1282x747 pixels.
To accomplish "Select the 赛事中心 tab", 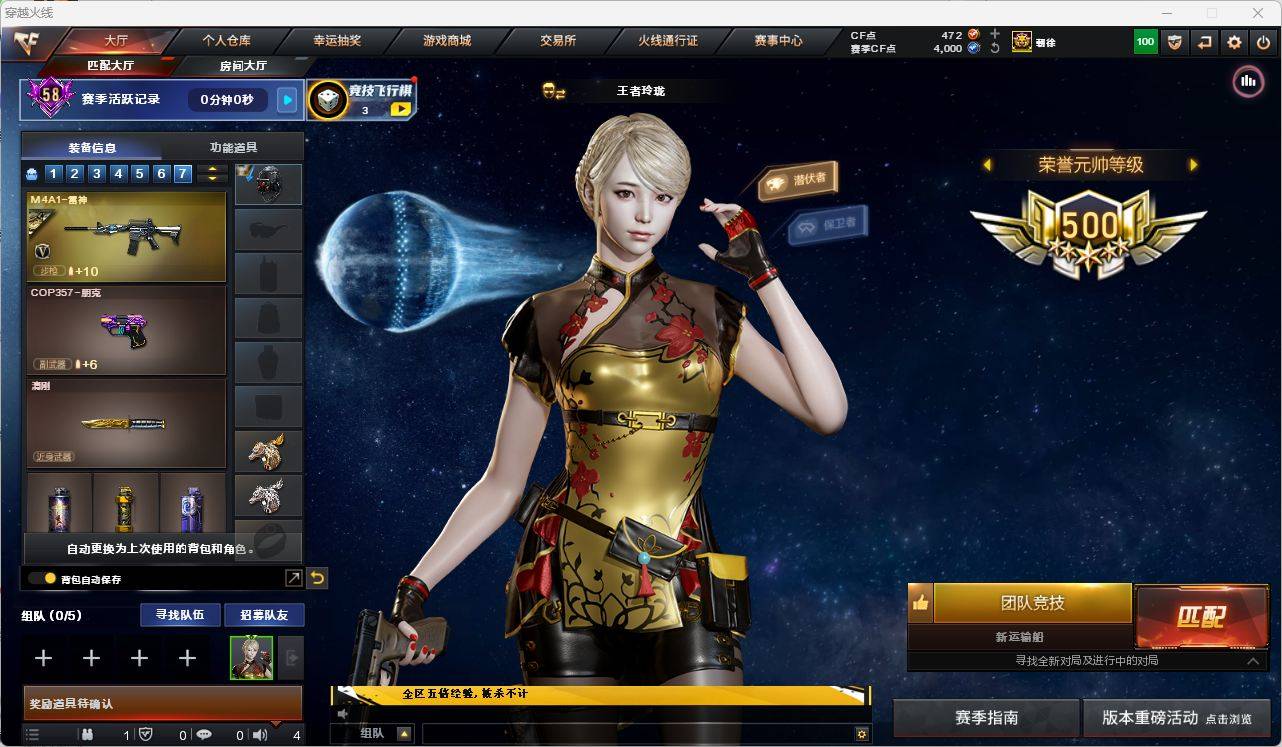I will pos(778,41).
